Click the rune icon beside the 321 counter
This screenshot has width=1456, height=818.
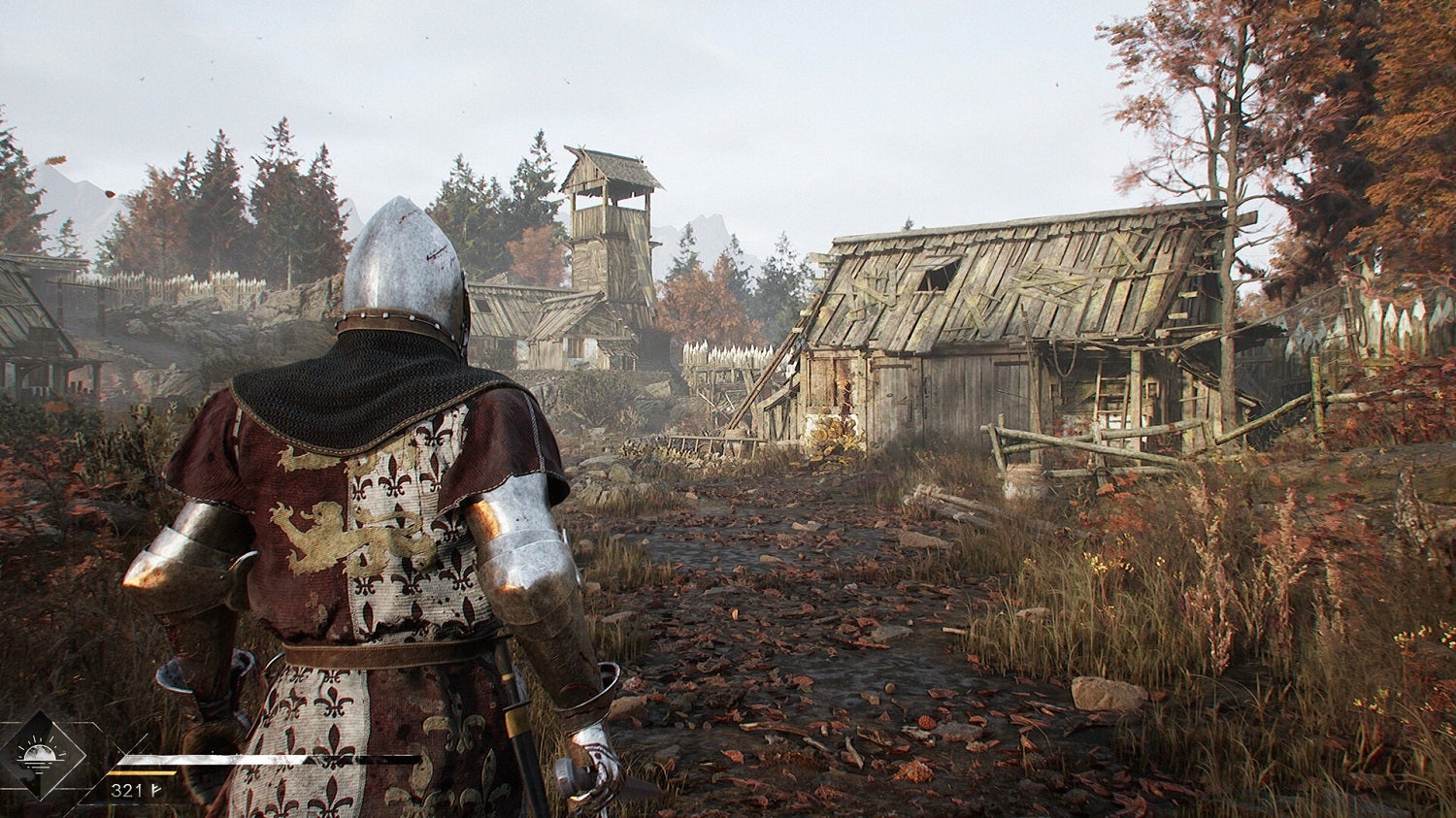click(155, 790)
